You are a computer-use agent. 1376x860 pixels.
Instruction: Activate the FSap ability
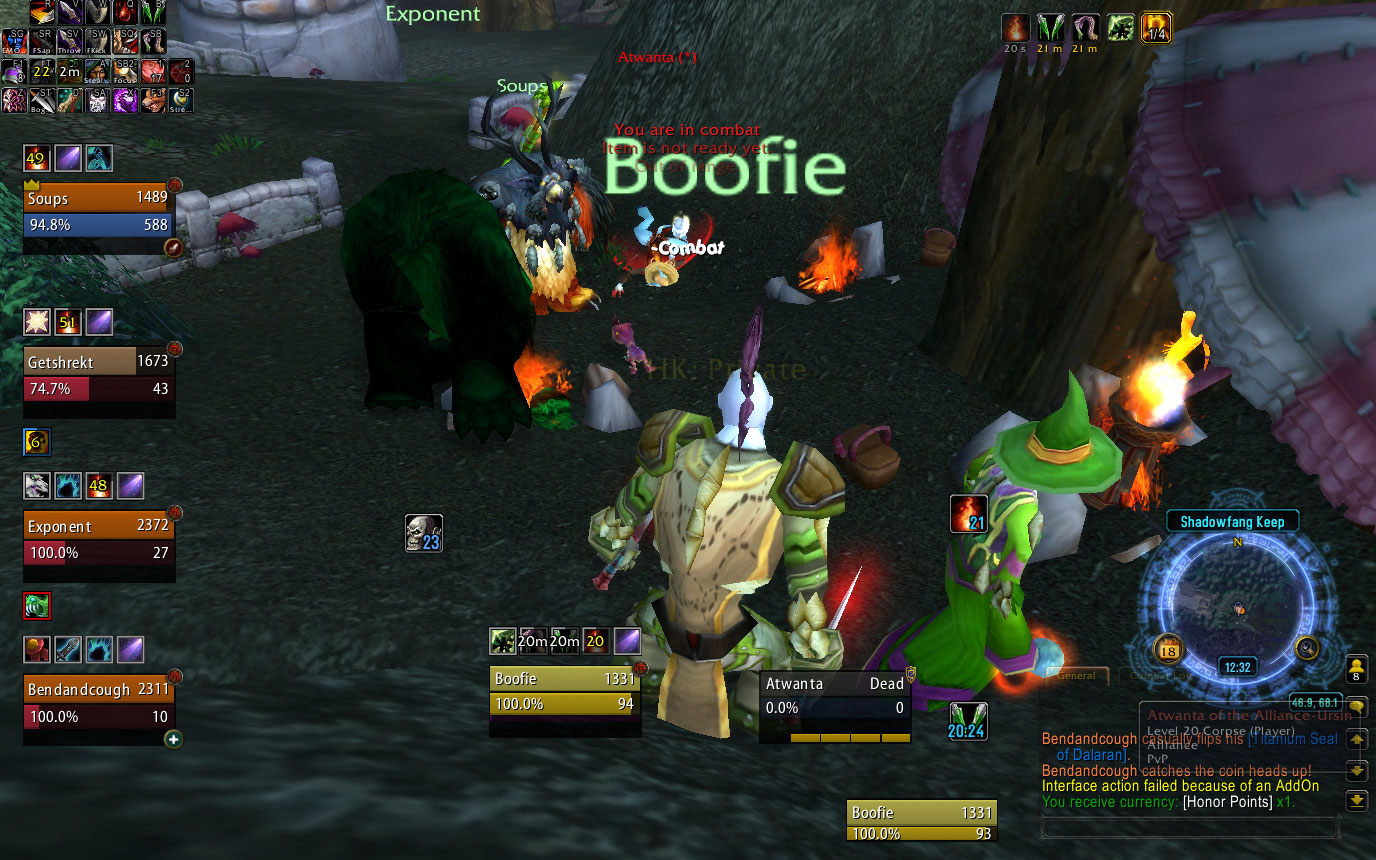(42, 41)
